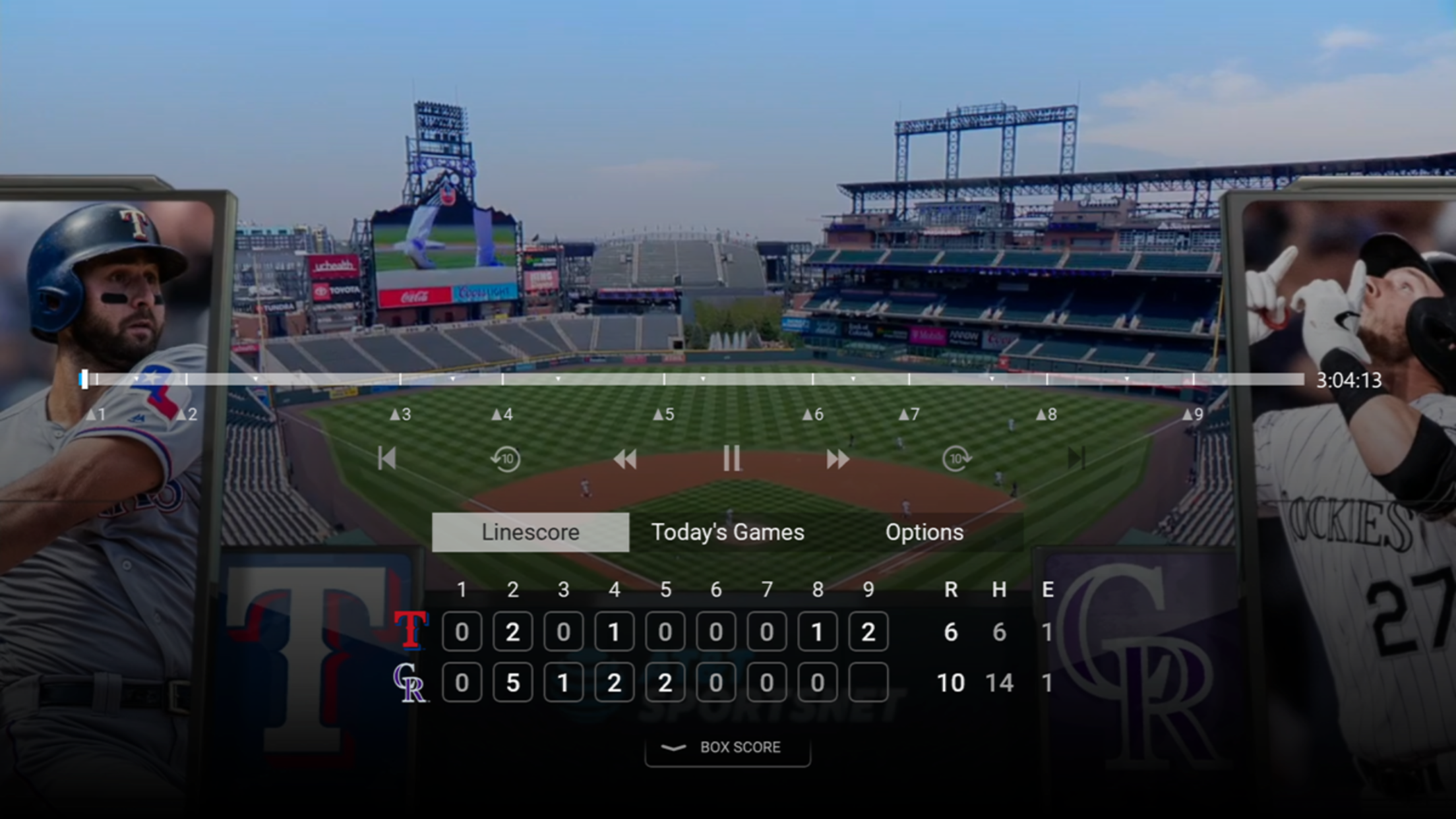Pause the game playback
1456x819 pixels.
[x=731, y=458]
